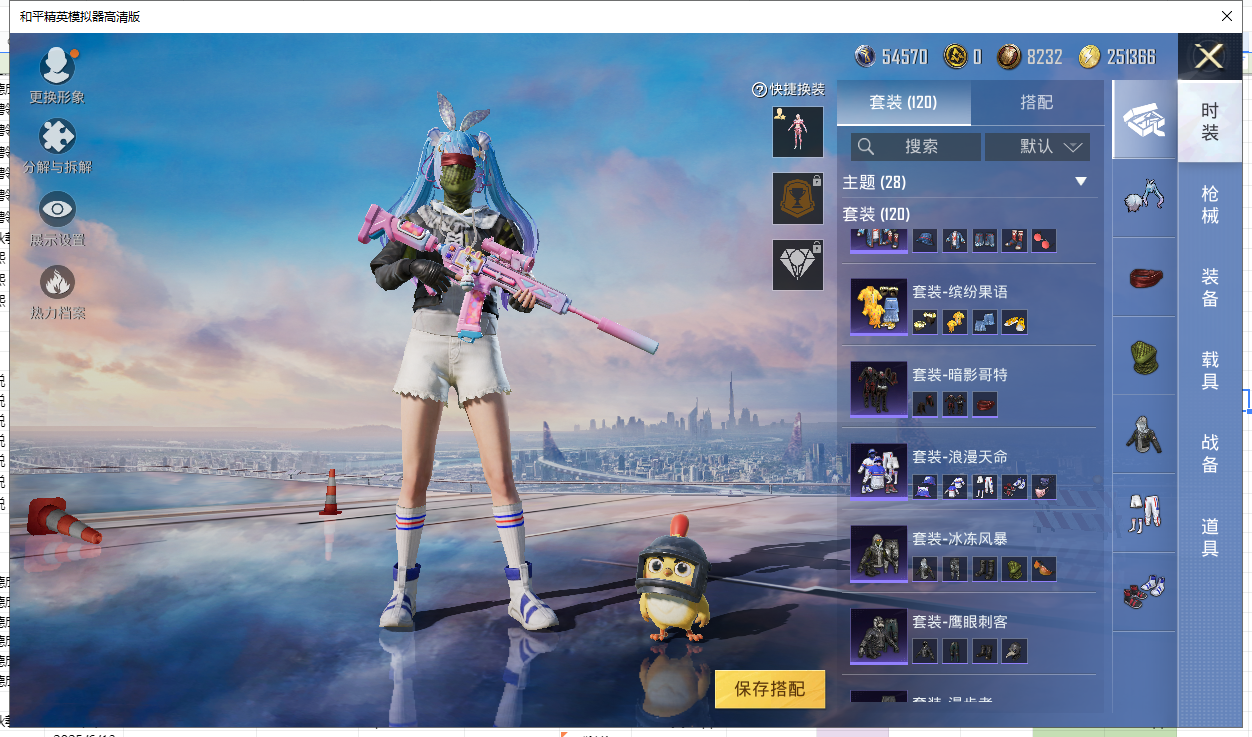This screenshot has width=1252, height=737.
Task: Select the 套装 (120) tab
Action: pos(903,102)
